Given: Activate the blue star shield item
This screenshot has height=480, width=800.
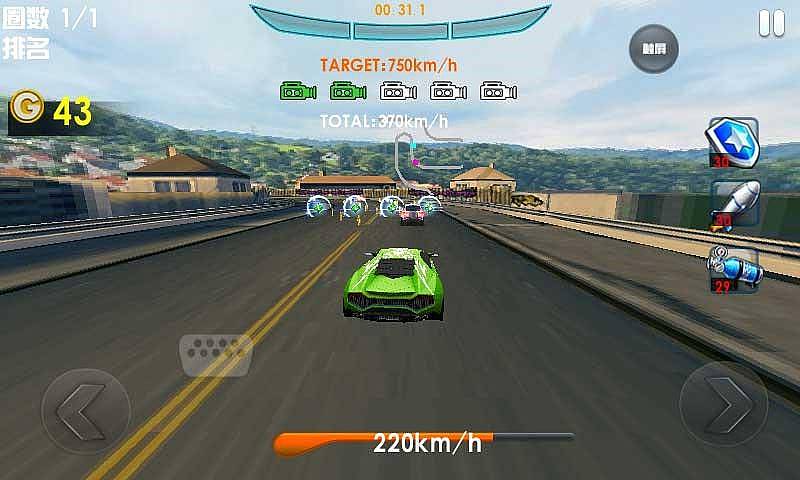Looking at the screenshot, I should pyautogui.click(x=734, y=142).
